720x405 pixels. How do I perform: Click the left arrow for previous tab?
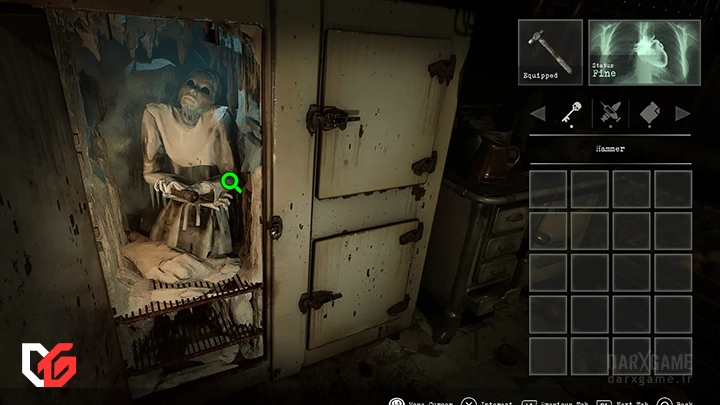pos(537,114)
